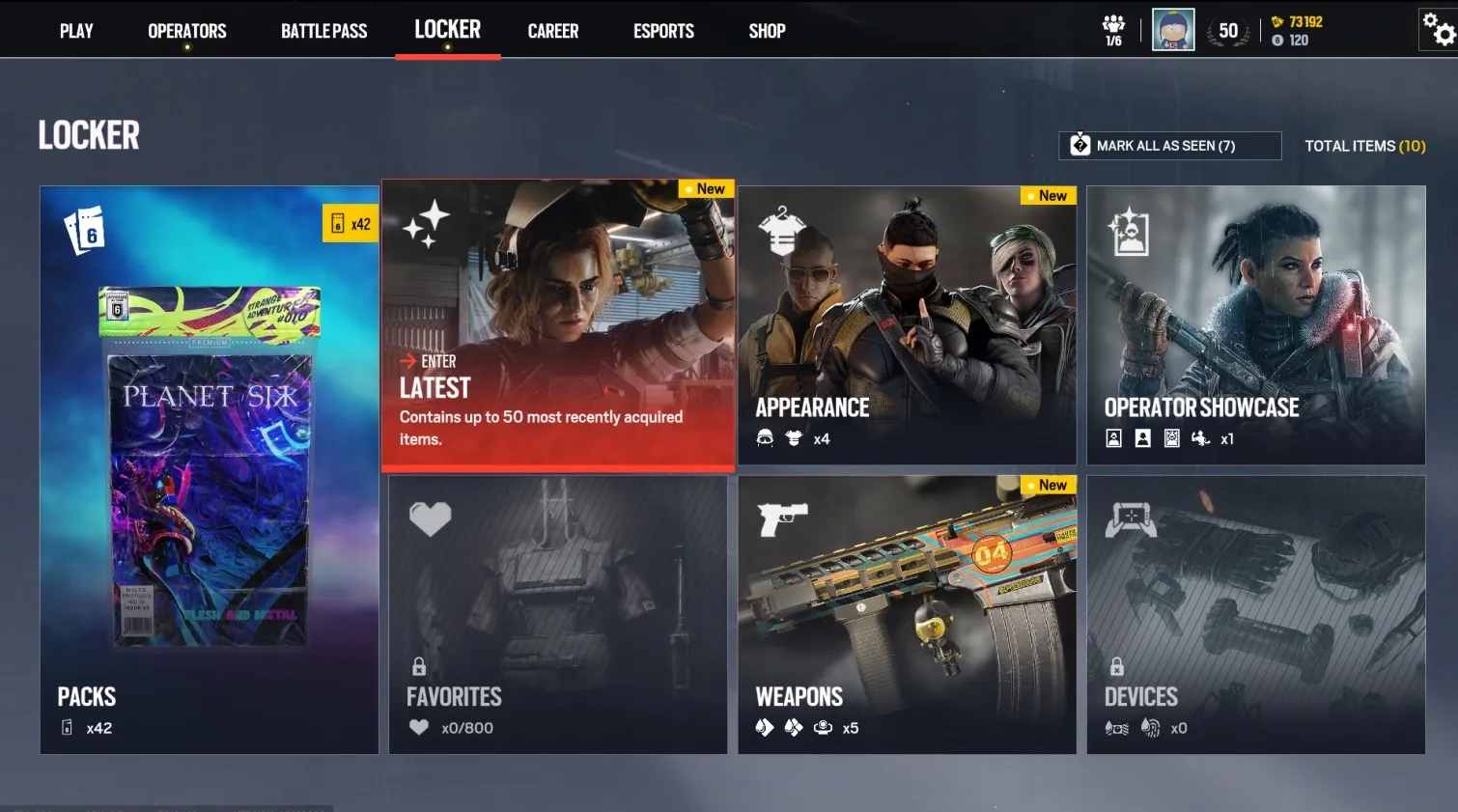1458x812 pixels.
Task: Click MARK ALL AS SEEN (7)
Action: (x=1168, y=145)
